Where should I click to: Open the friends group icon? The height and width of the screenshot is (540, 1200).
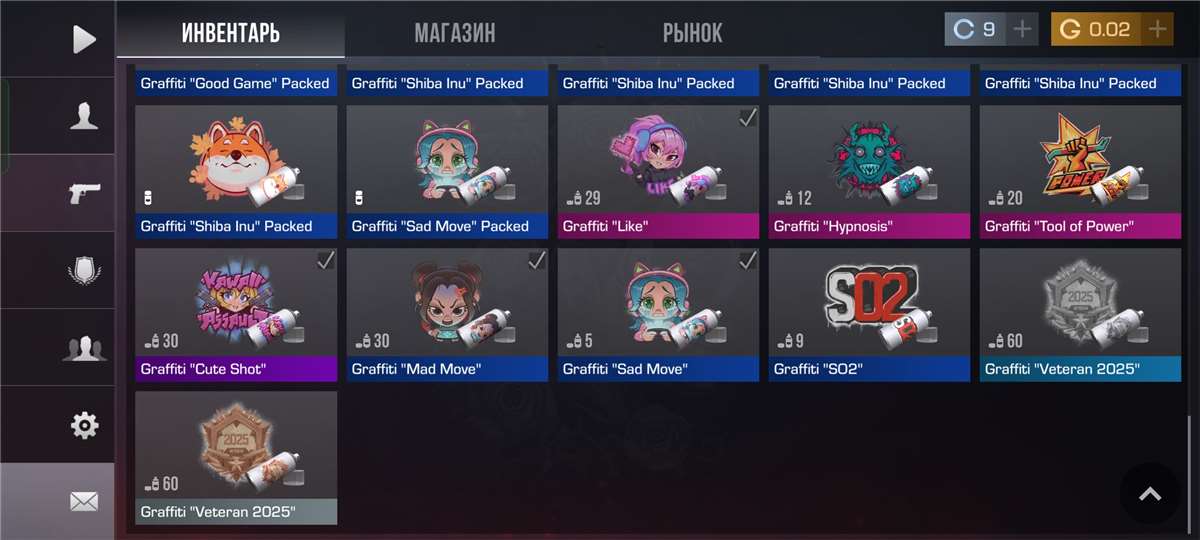(x=84, y=348)
